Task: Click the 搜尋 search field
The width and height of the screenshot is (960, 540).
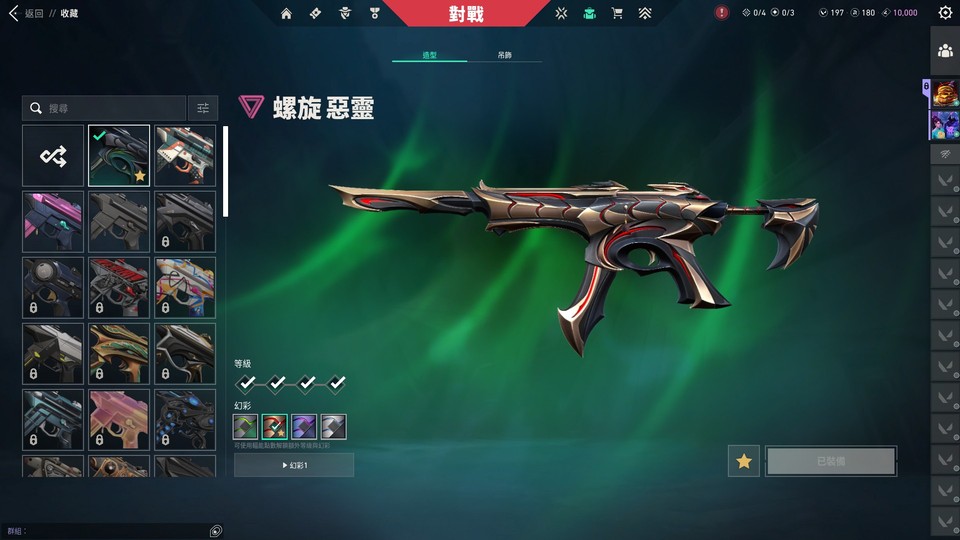Action: tap(110, 108)
